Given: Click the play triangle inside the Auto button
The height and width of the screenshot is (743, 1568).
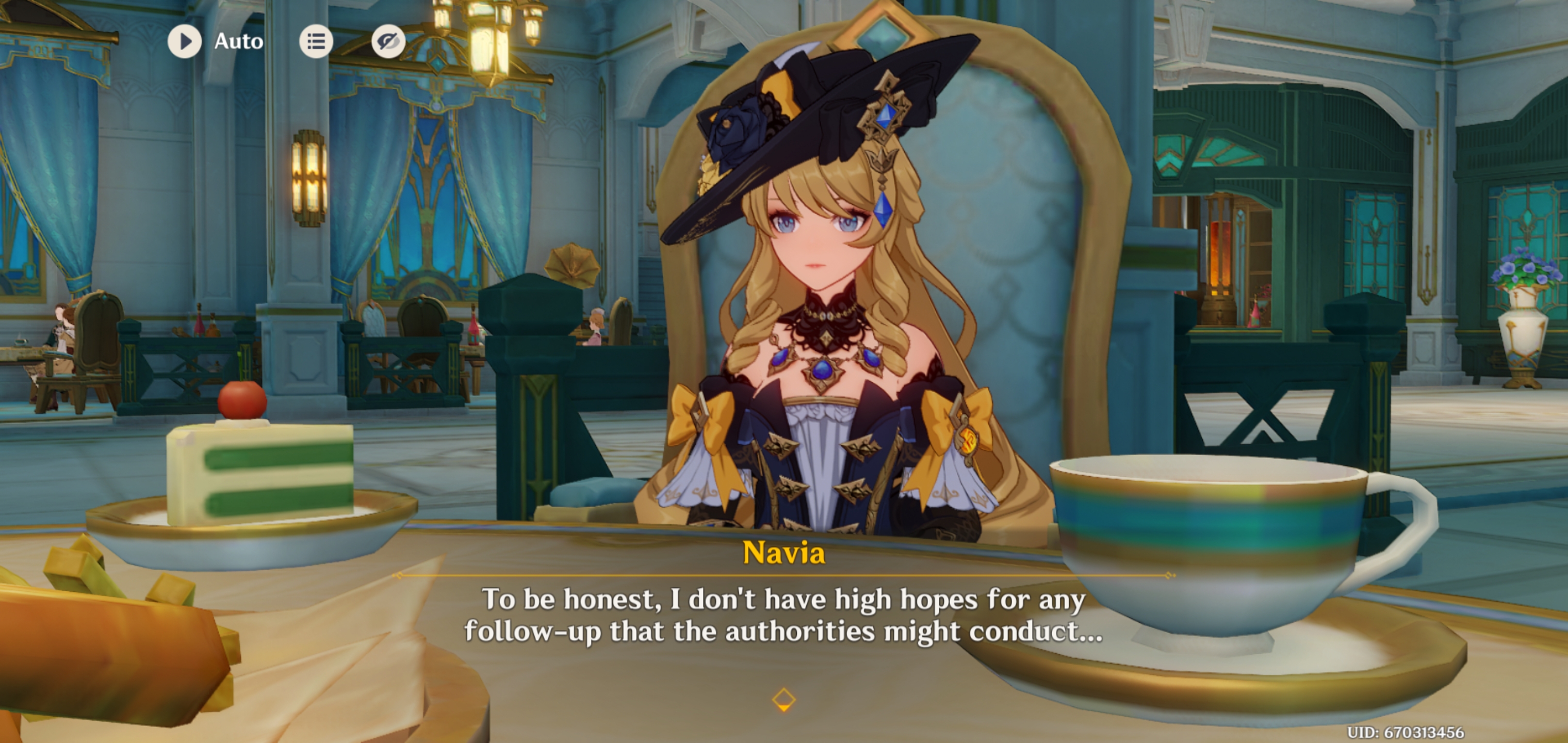Looking at the screenshot, I should [187, 41].
